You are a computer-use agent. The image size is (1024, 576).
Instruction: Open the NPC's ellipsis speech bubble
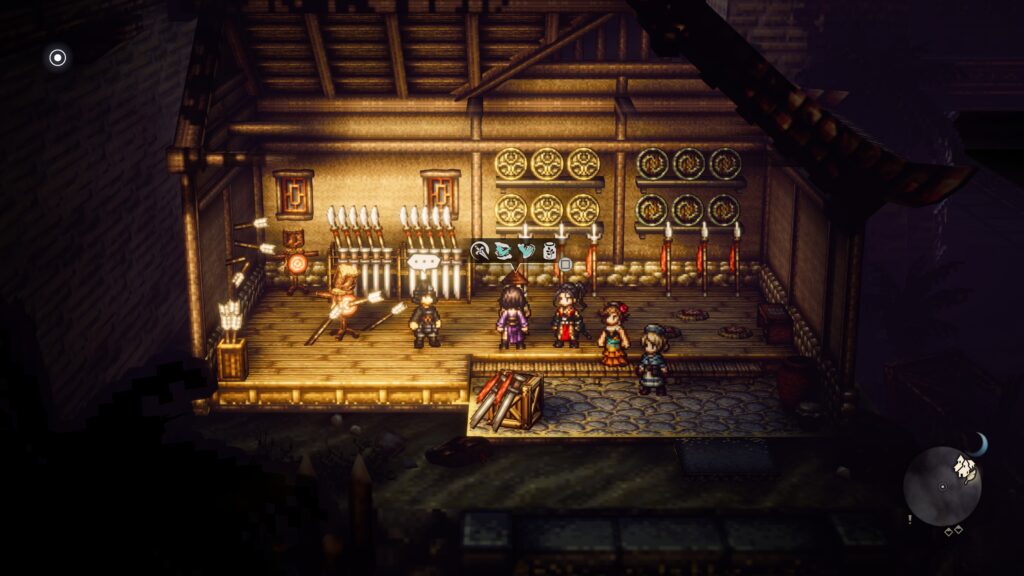pyautogui.click(x=423, y=261)
